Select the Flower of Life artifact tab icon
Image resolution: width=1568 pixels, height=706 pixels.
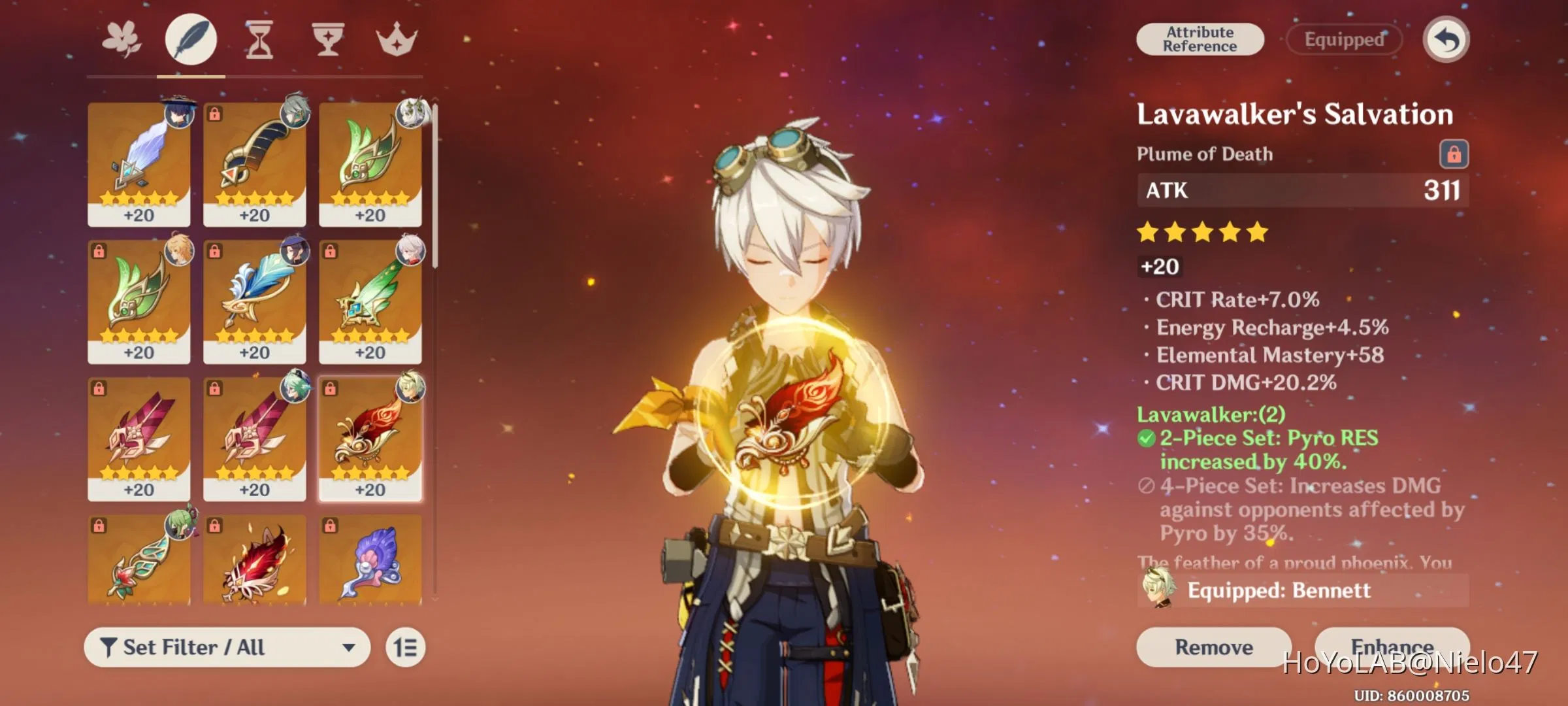tap(122, 38)
